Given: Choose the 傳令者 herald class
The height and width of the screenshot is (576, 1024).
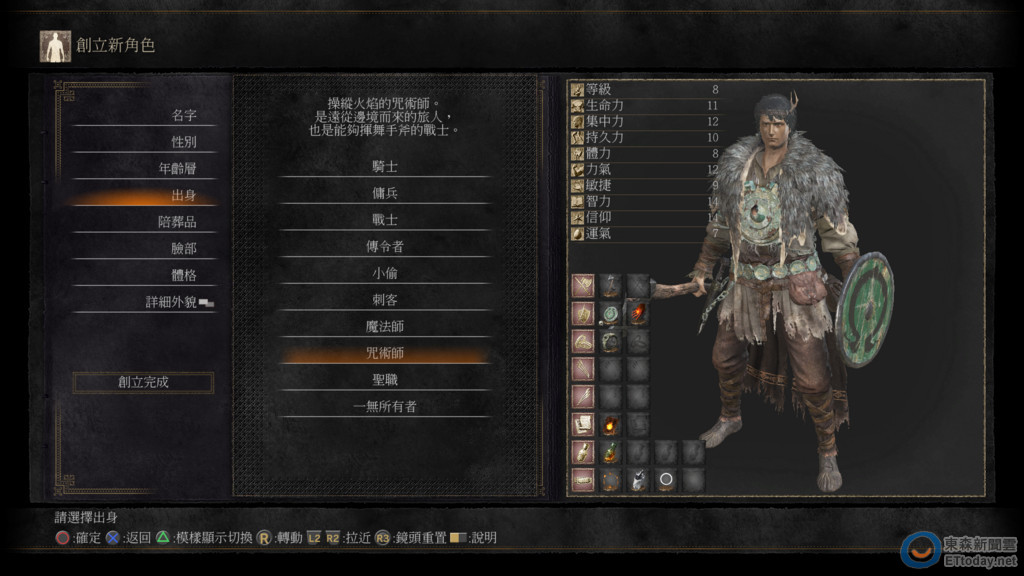Looking at the screenshot, I should (x=385, y=247).
